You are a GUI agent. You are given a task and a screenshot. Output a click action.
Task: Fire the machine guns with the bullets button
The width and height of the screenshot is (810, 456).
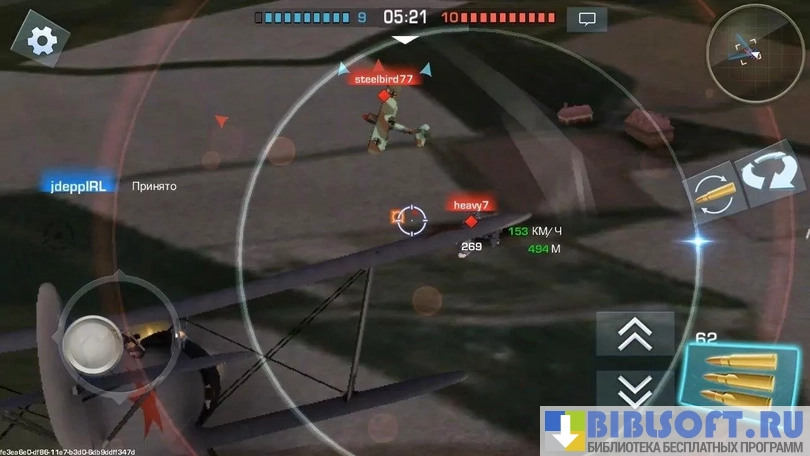coord(740,376)
